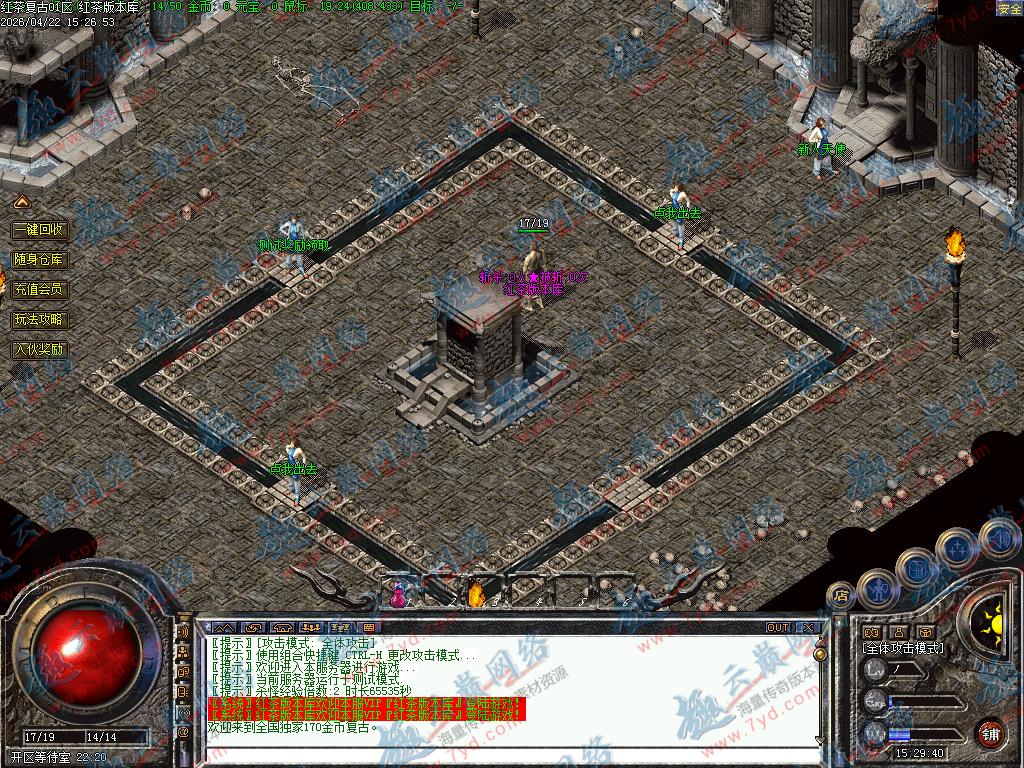Open the character equipment round icon
Screen dimensions: 1024x768
[x=878, y=587]
